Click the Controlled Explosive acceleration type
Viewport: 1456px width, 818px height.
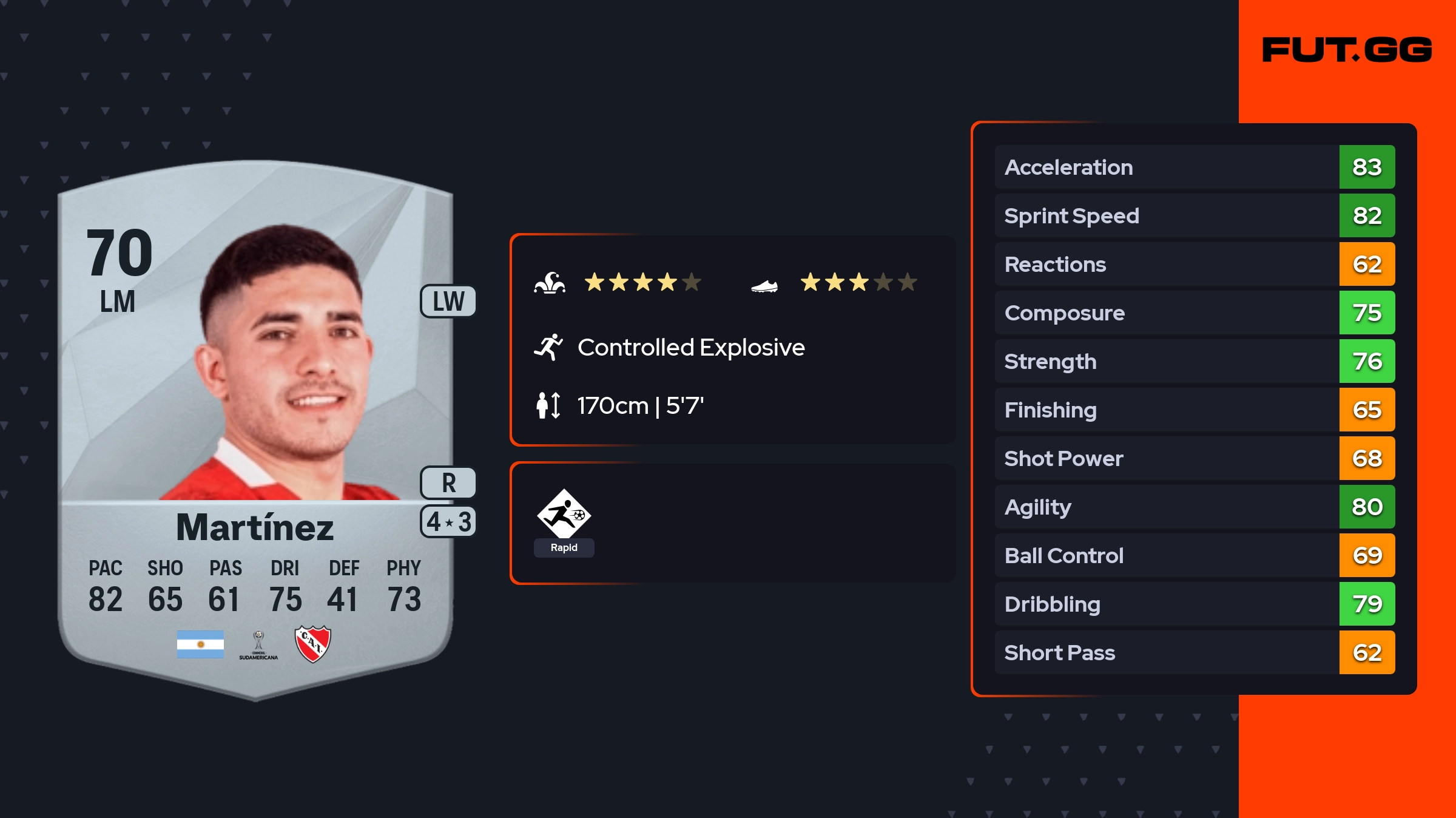pyautogui.click(x=690, y=348)
